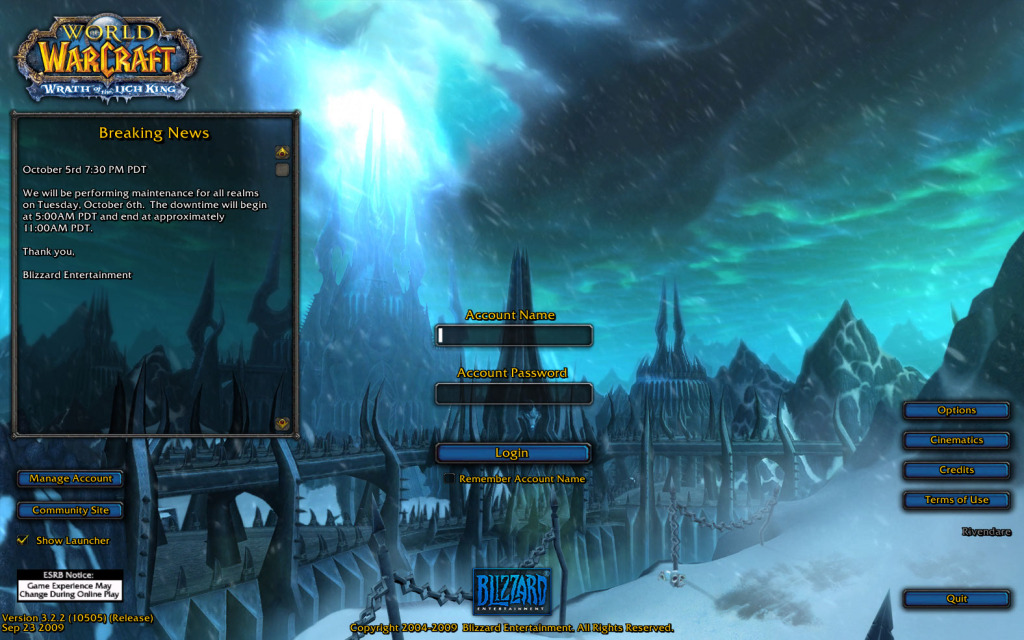This screenshot has width=1024, height=640.
Task: Show the game Credits
Action: click(x=956, y=470)
